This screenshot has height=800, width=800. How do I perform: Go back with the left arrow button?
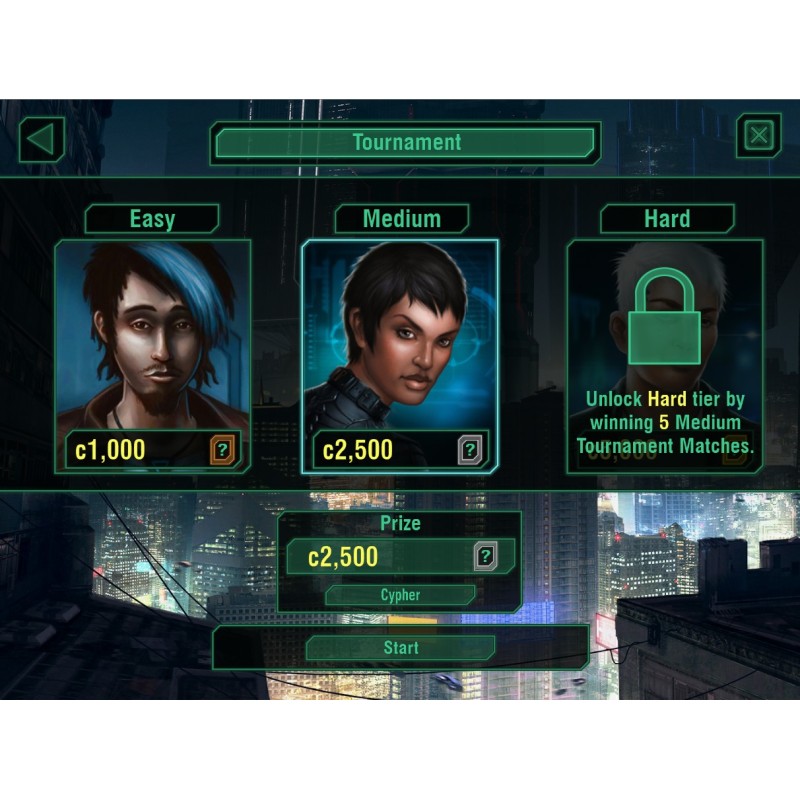point(41,138)
